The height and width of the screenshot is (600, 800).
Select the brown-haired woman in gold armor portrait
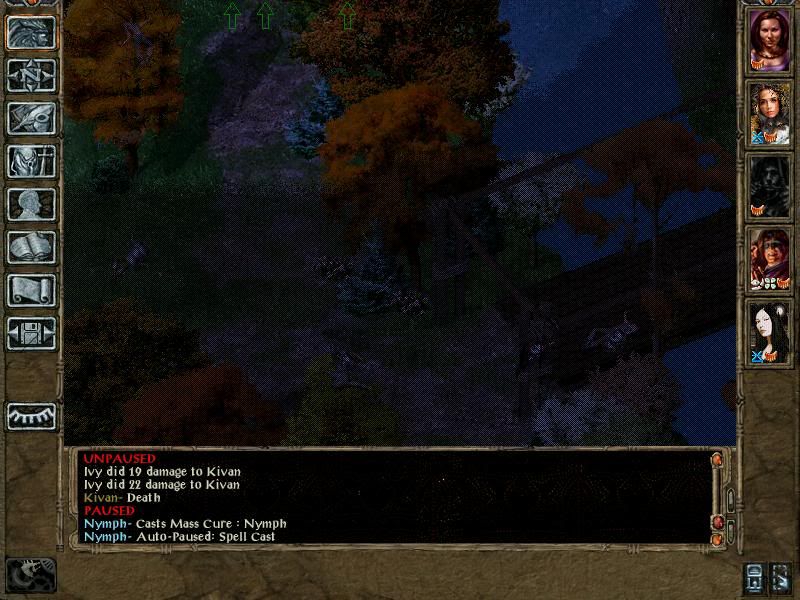click(x=770, y=114)
